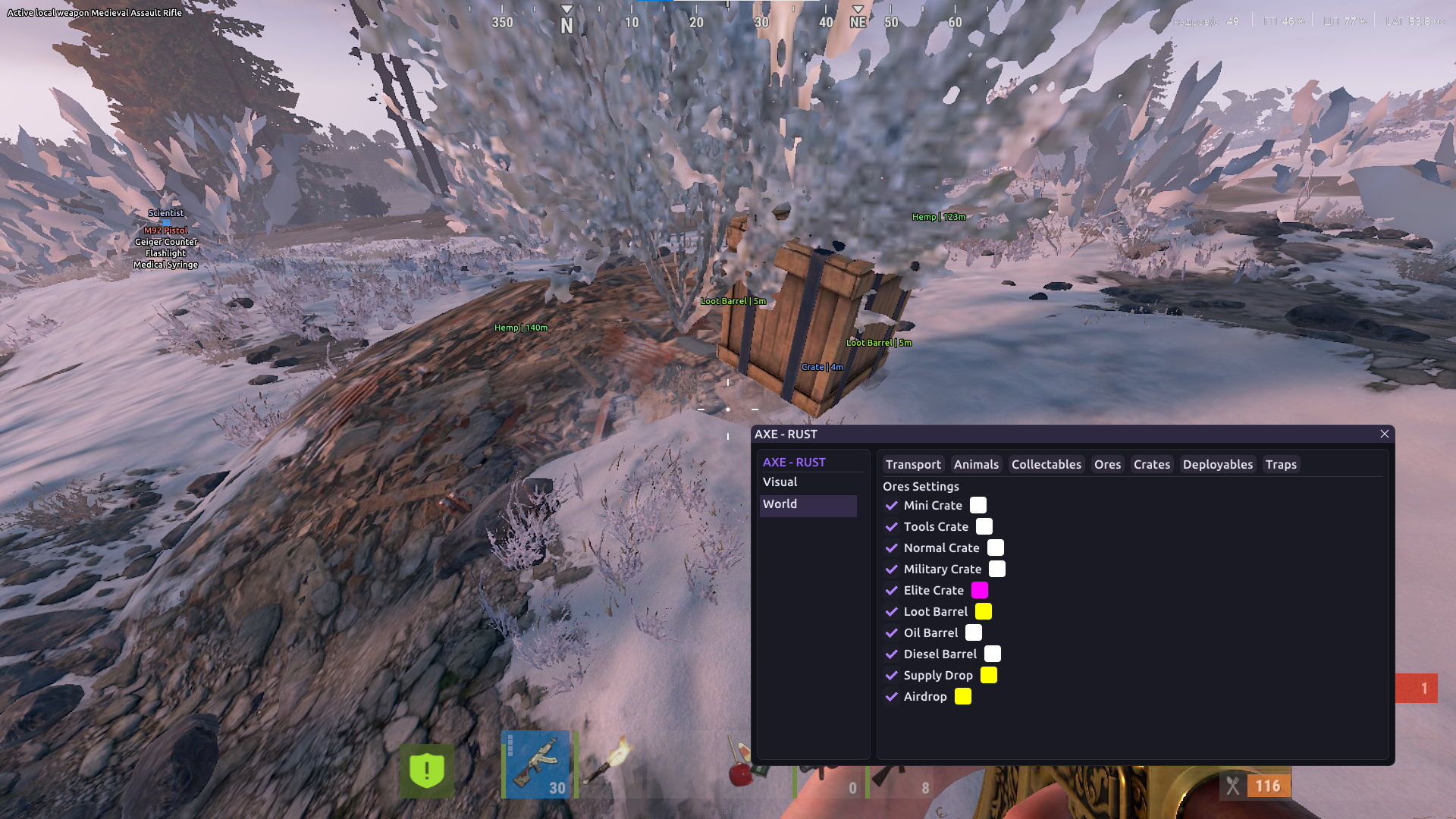1456x819 pixels.
Task: Select the assault rifle hotbar slot
Action: [x=538, y=764]
